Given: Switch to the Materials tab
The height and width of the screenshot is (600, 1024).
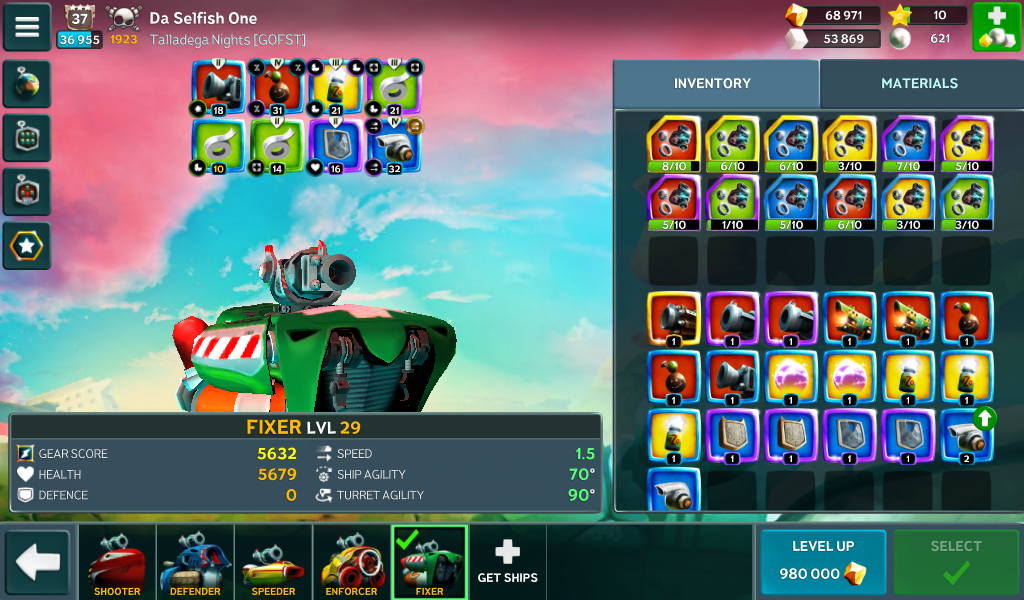Looking at the screenshot, I should pyautogui.click(x=919, y=84).
